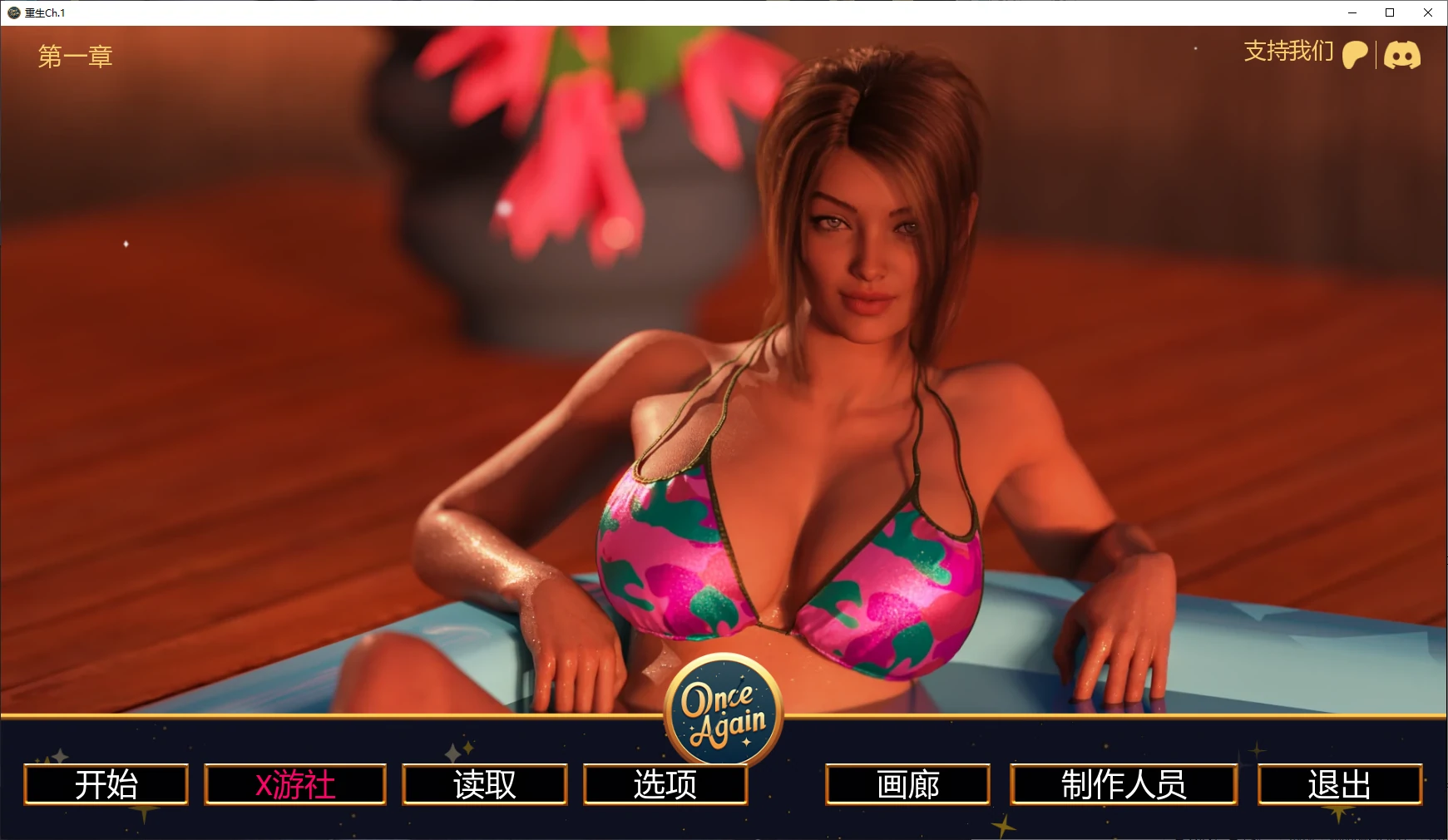View the 画廊 gallery

(907, 784)
